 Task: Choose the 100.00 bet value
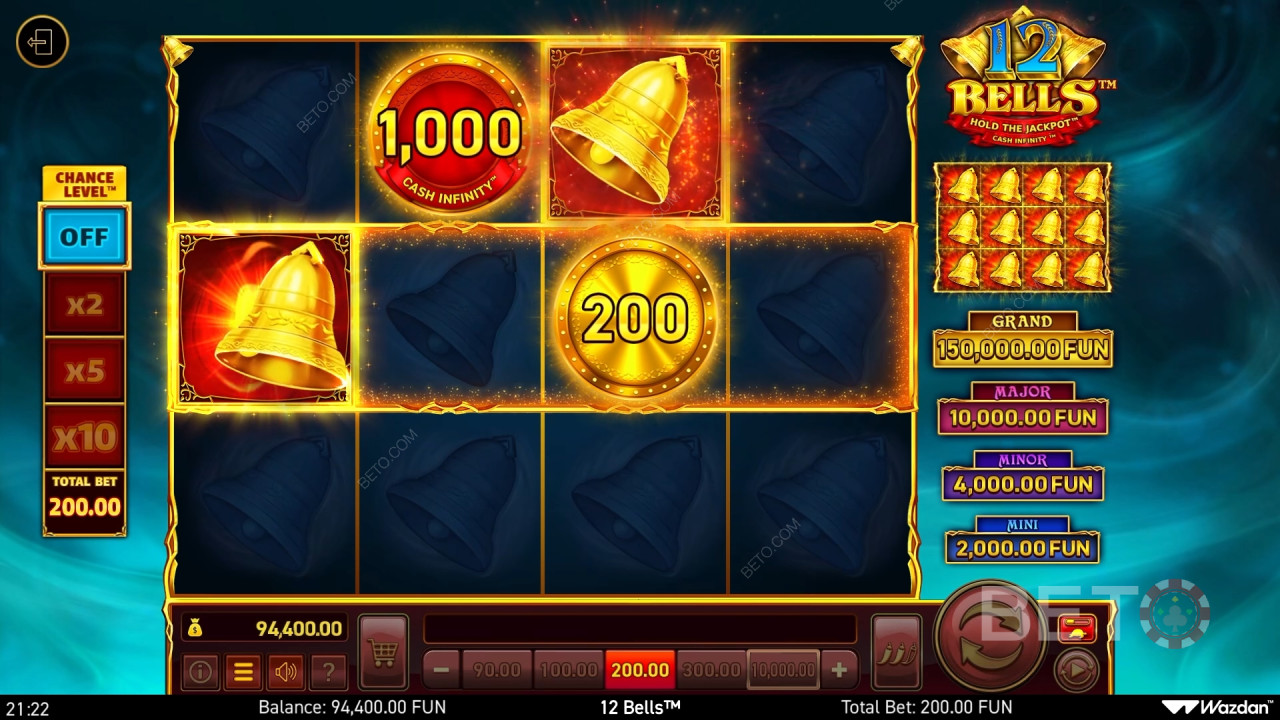(568, 670)
